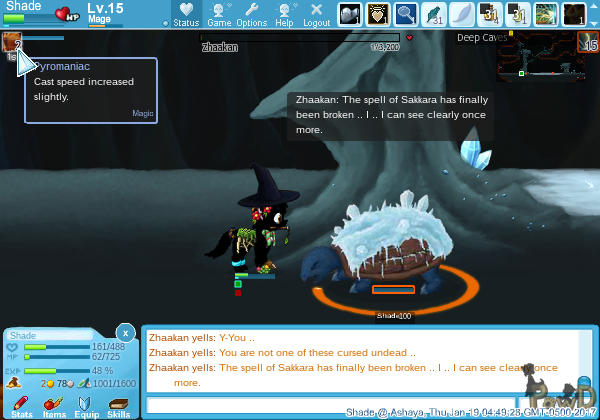Open the Help menu
Image resolution: width=600 pixels, height=420 pixels.
coord(284,14)
